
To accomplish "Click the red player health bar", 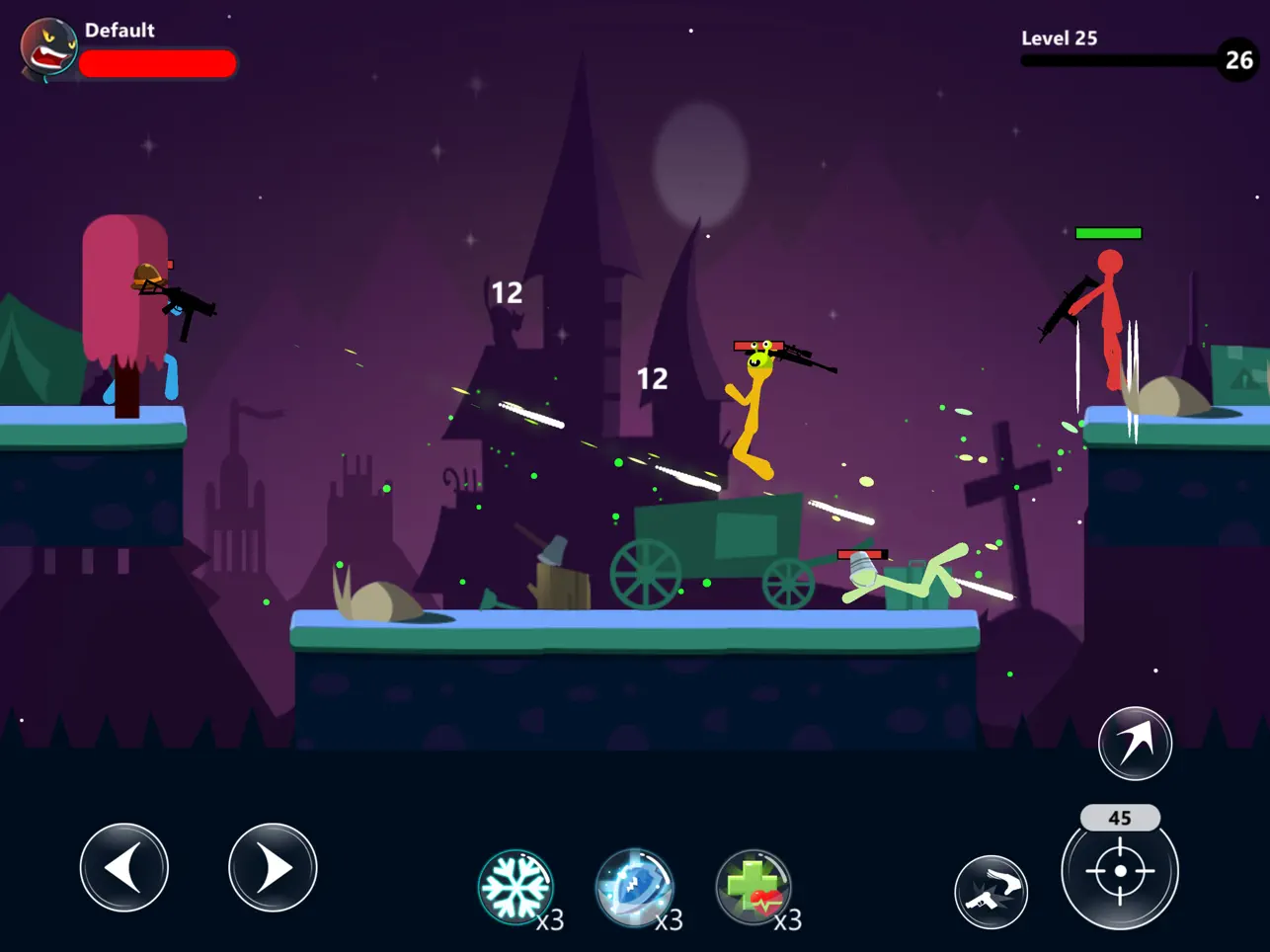I will (x=159, y=63).
